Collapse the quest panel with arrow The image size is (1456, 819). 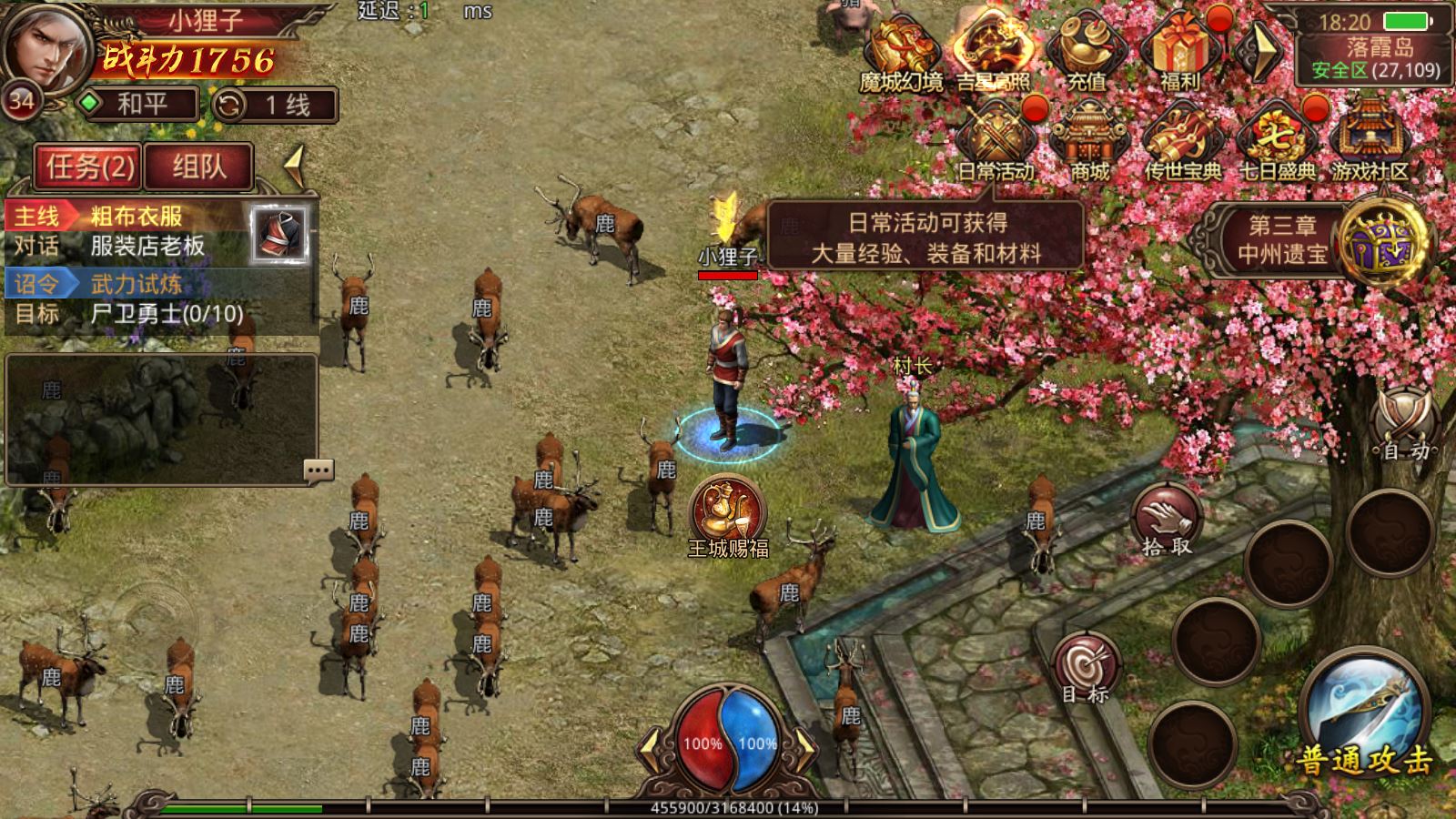[x=294, y=166]
